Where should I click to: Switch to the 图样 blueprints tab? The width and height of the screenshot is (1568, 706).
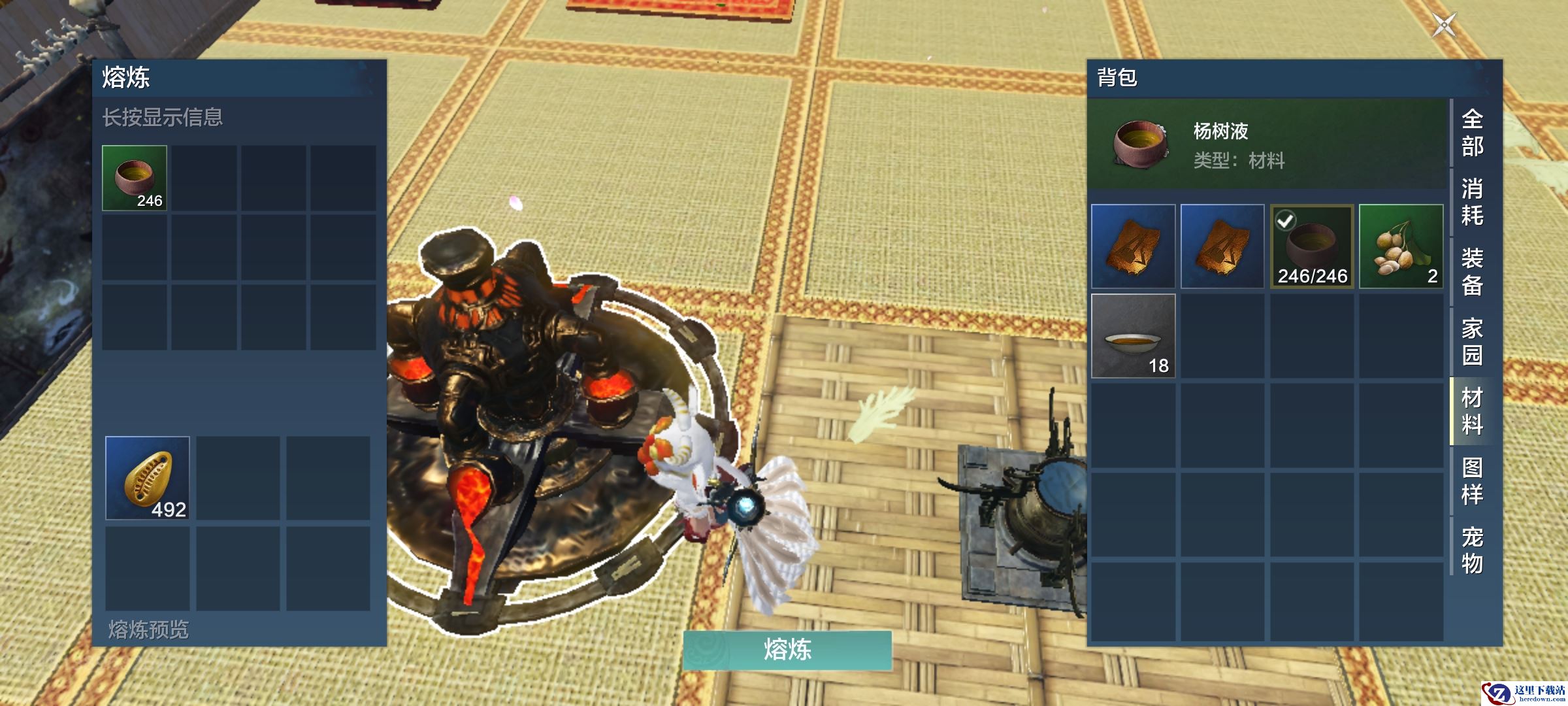click(1472, 481)
